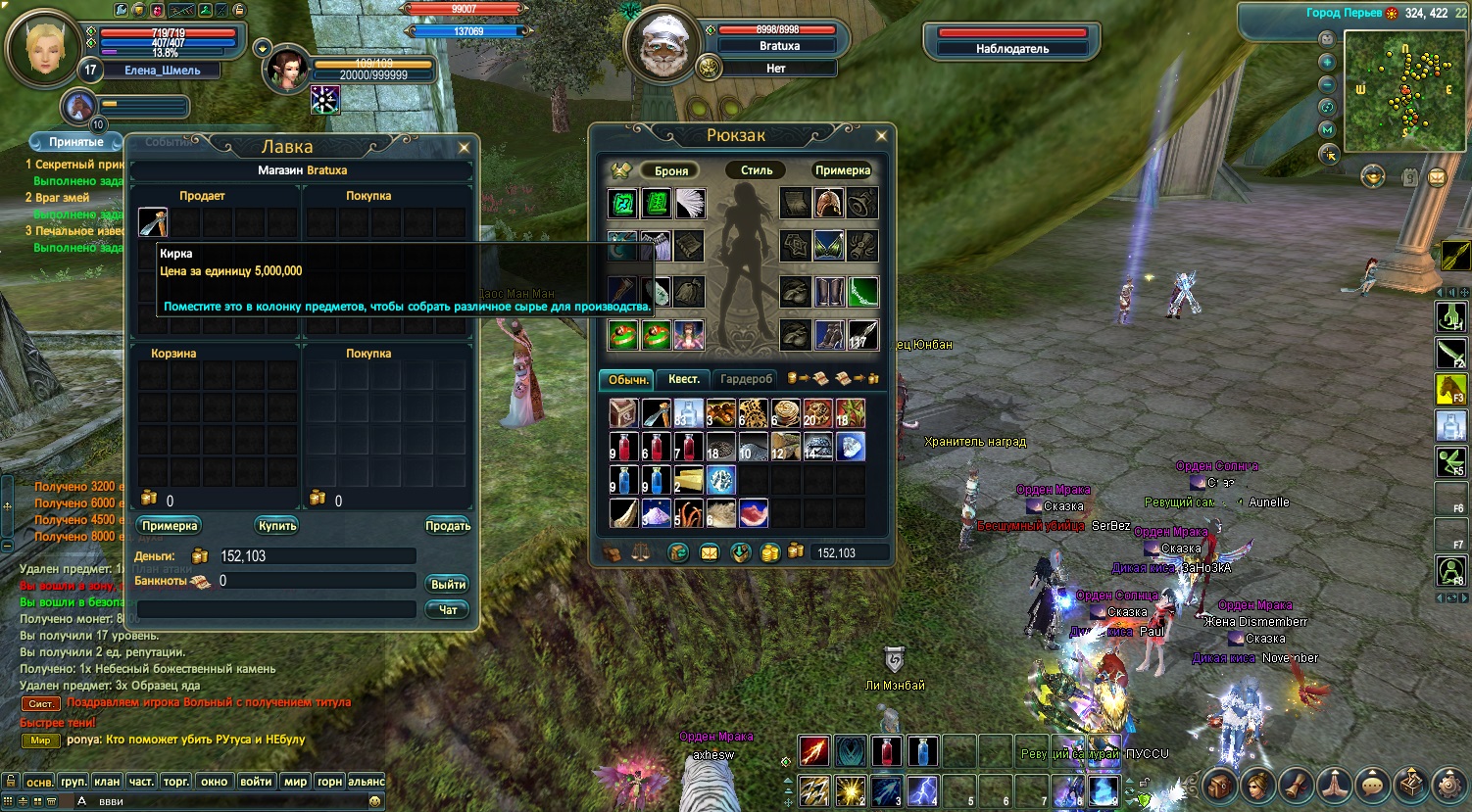Switch to the Квест. inventory tab
The image size is (1472, 812).
tap(683, 379)
